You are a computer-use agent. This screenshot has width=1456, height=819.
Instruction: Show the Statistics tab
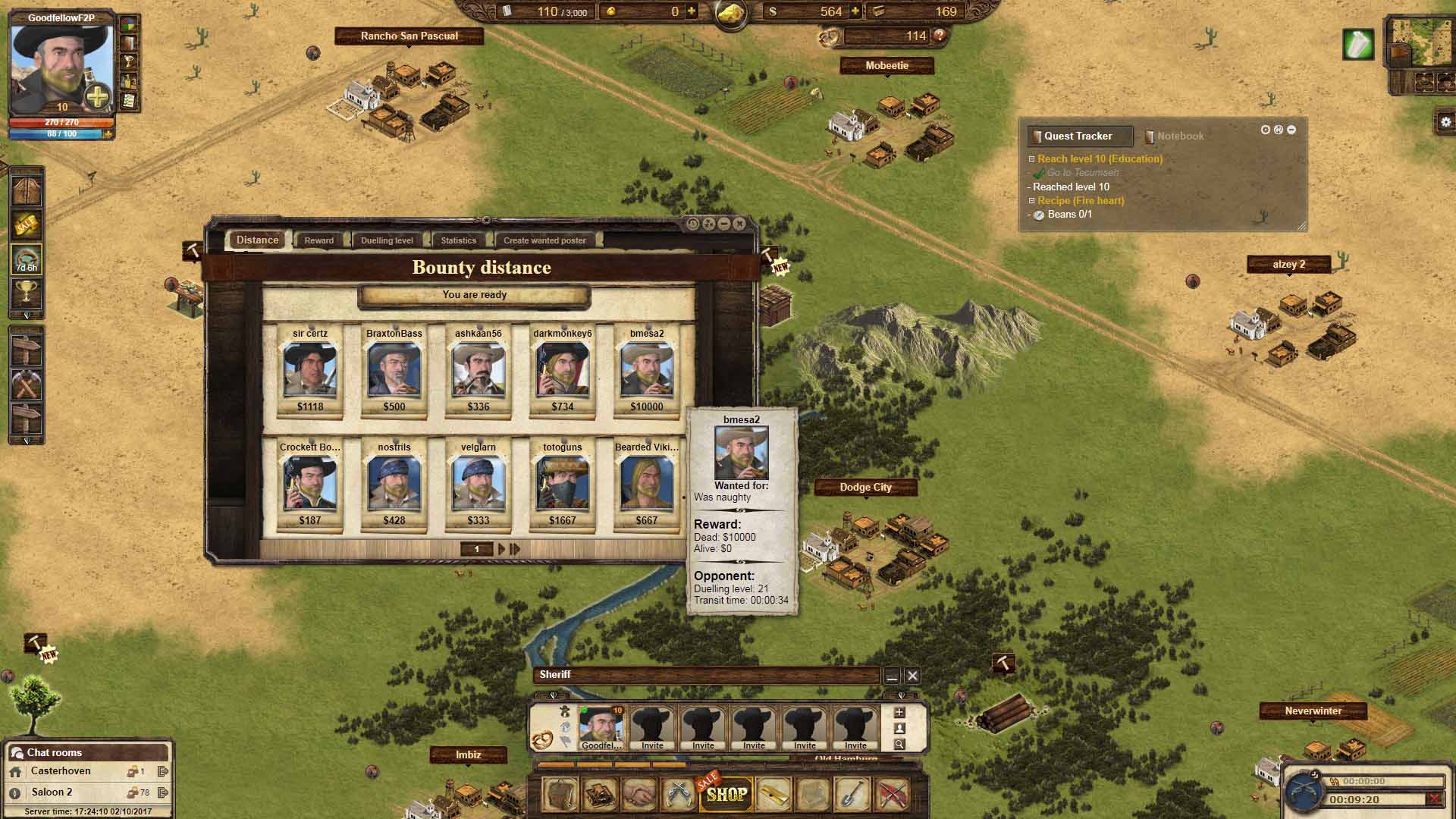(x=458, y=240)
